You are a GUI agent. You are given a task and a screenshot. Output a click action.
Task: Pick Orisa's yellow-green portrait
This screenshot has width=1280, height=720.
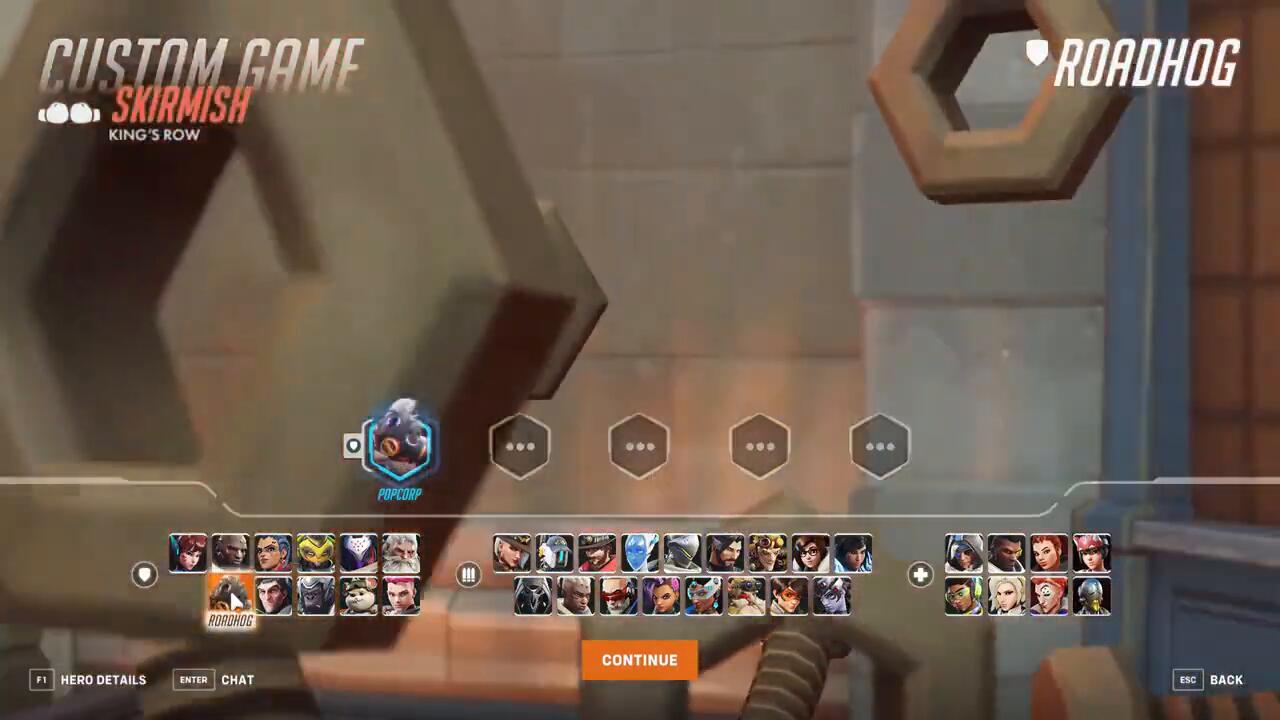(315, 553)
